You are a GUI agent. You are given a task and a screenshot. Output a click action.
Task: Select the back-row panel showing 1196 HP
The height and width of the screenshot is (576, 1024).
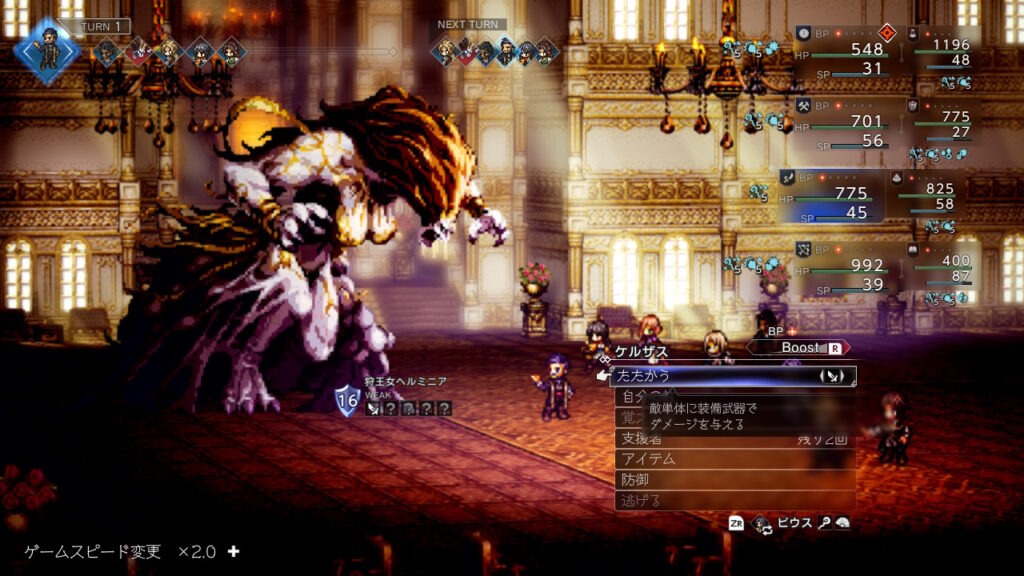[944, 52]
